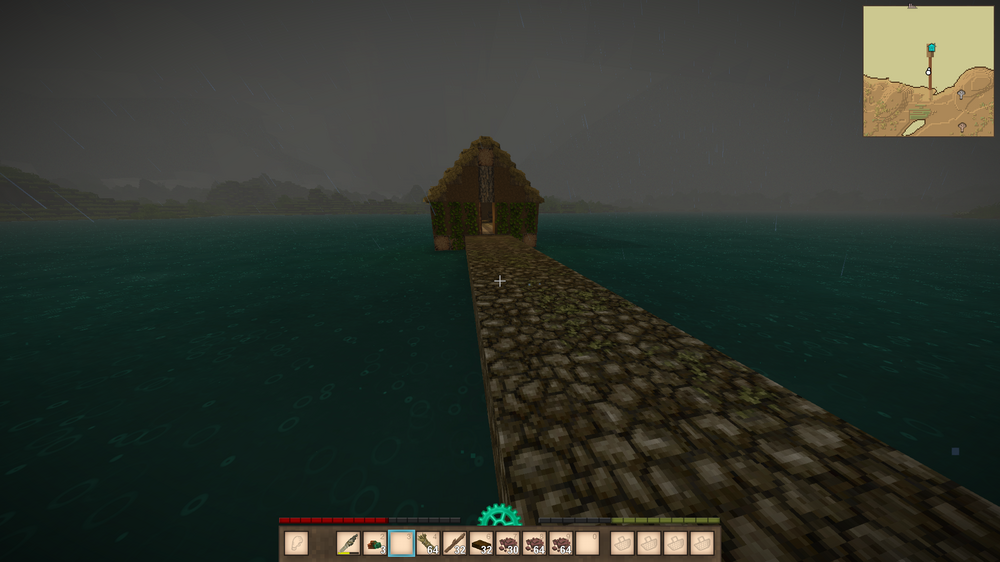Select the bundled reeds stack of 64
The width and height of the screenshot is (1000, 562).
[x=428, y=543]
